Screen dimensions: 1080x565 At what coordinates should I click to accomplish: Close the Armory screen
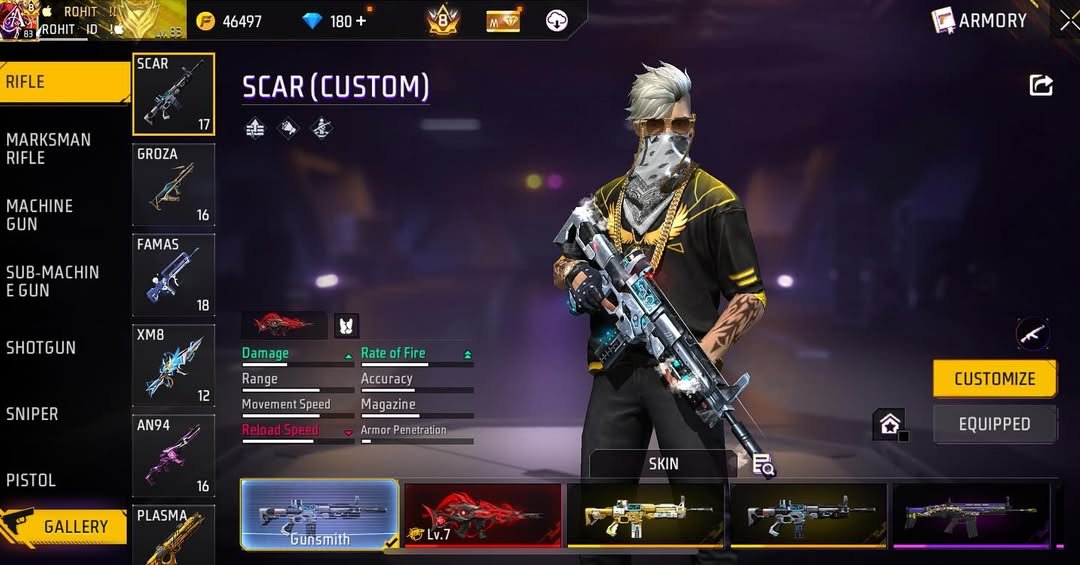pyautogui.click(x=1068, y=20)
